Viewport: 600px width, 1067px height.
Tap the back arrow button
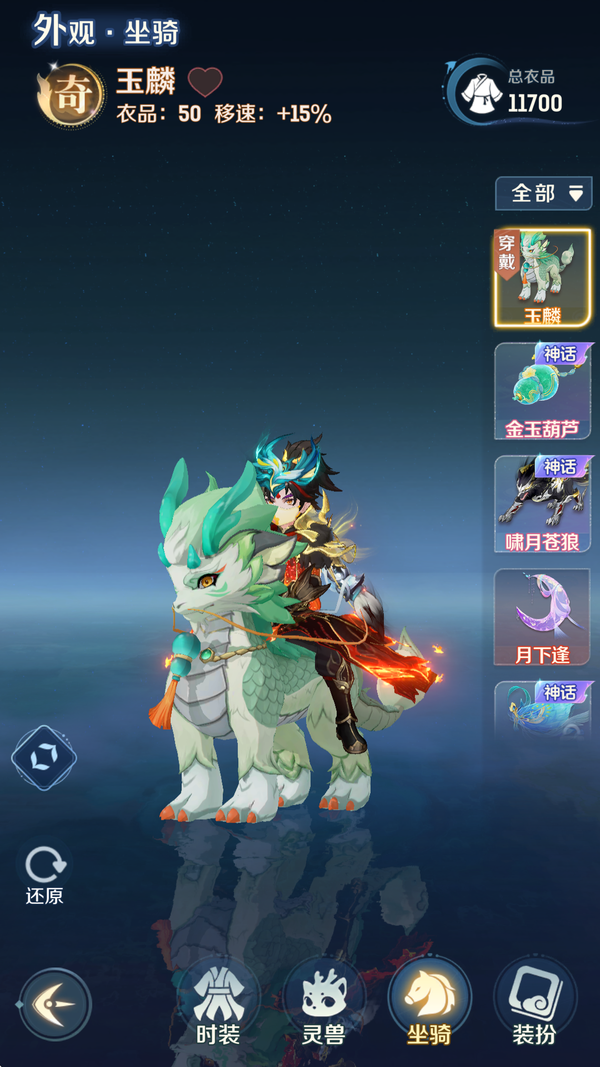(55, 1004)
